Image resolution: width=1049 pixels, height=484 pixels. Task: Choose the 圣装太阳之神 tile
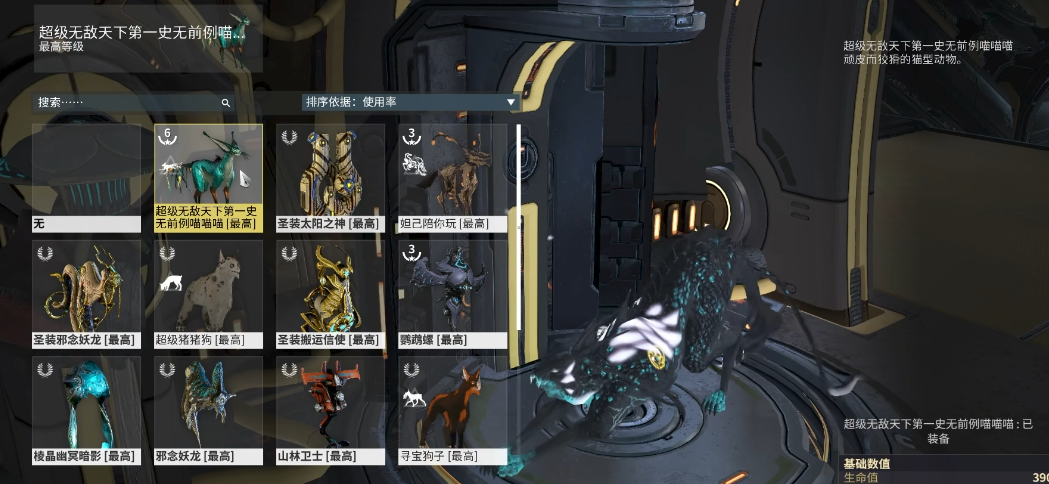point(330,177)
